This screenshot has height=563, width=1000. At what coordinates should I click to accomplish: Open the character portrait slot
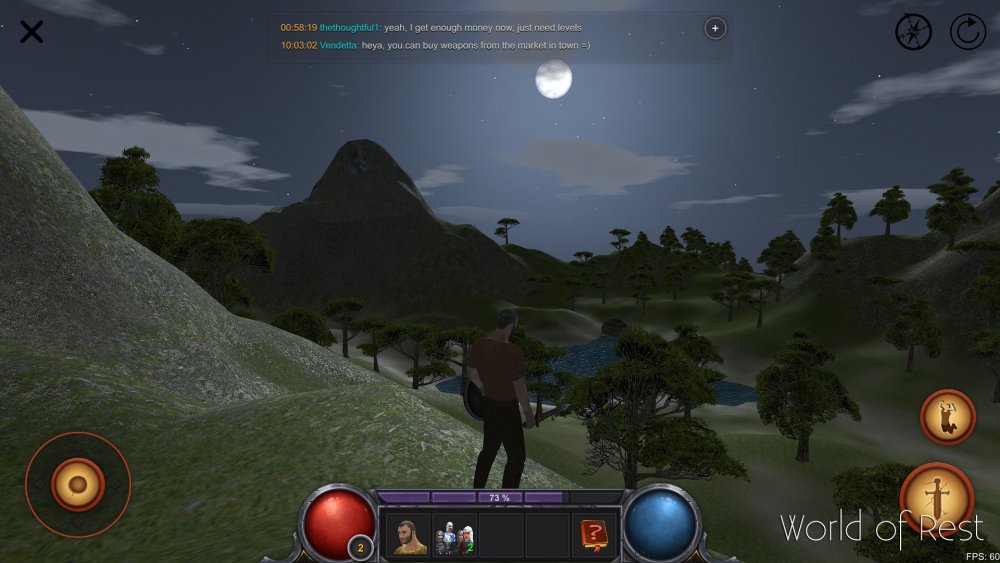pyautogui.click(x=407, y=536)
